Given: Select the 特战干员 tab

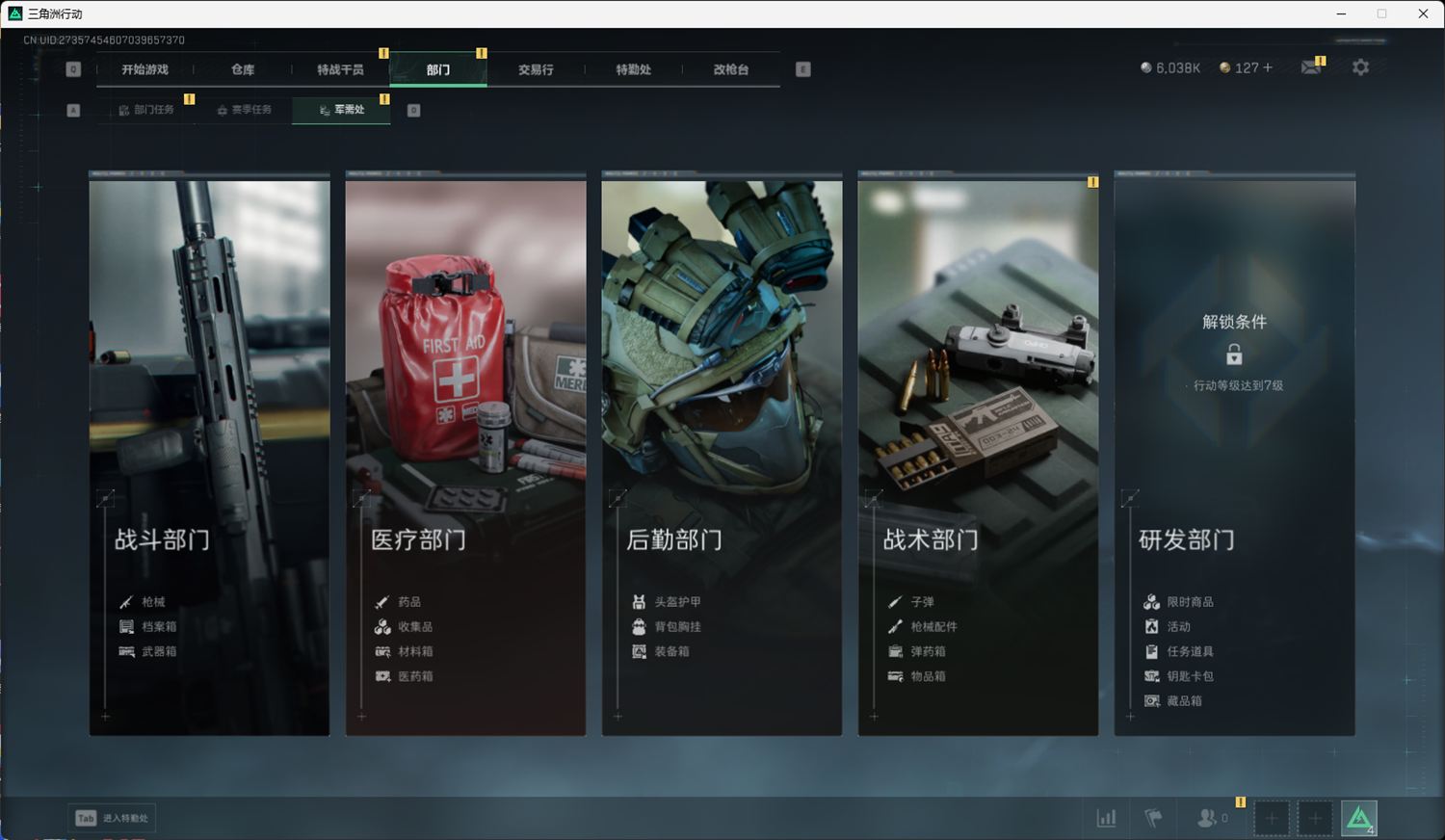Looking at the screenshot, I should (x=340, y=69).
